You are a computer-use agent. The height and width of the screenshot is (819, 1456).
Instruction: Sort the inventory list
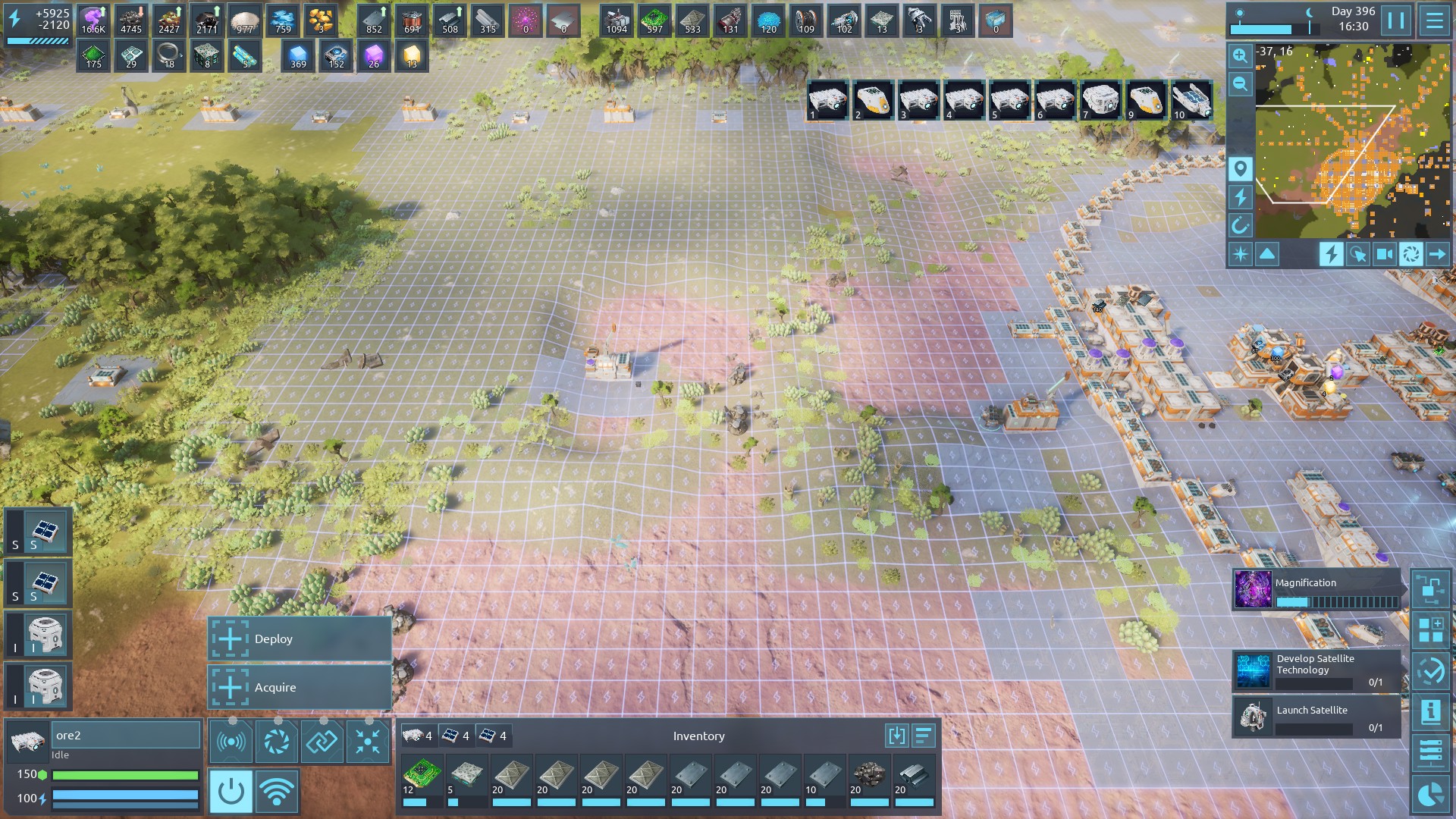click(x=923, y=736)
